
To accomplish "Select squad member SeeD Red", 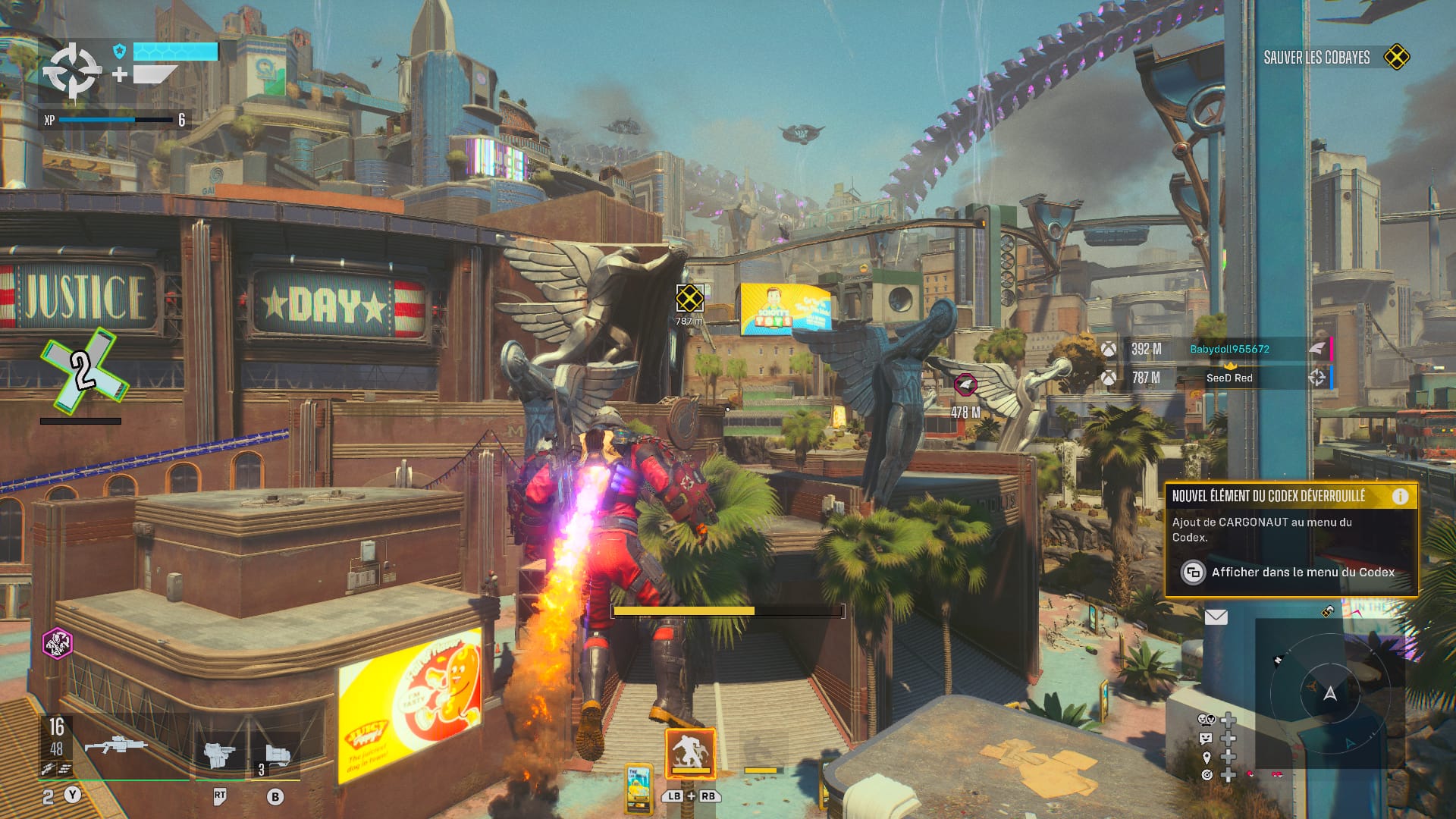I will (1228, 378).
